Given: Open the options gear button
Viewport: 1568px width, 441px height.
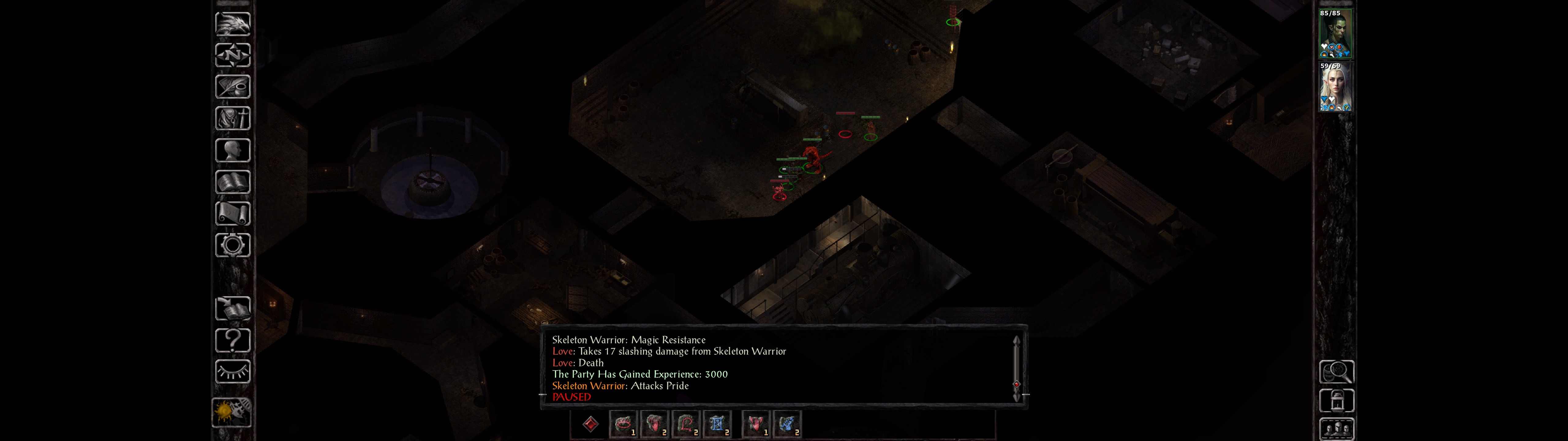Looking at the screenshot, I should click(x=232, y=246).
